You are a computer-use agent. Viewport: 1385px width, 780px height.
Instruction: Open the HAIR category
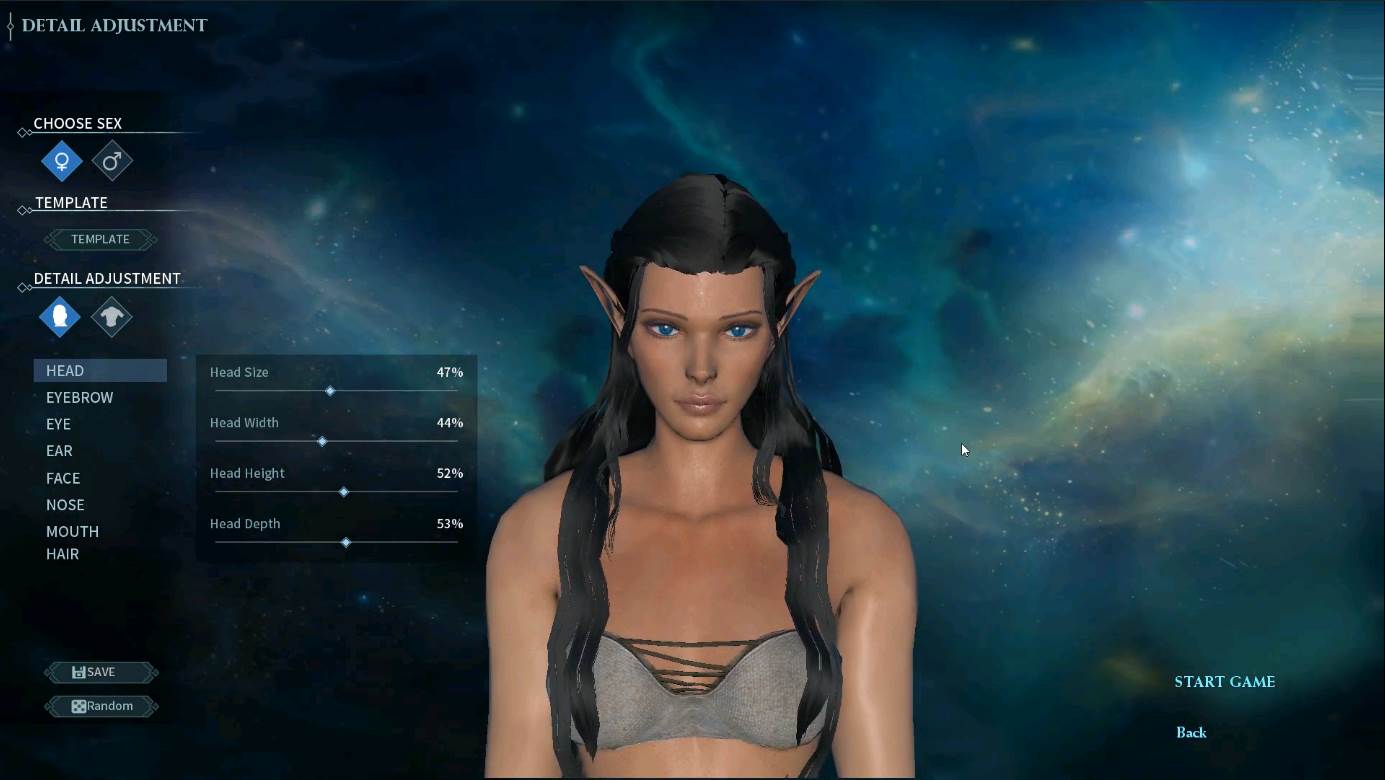click(x=62, y=554)
